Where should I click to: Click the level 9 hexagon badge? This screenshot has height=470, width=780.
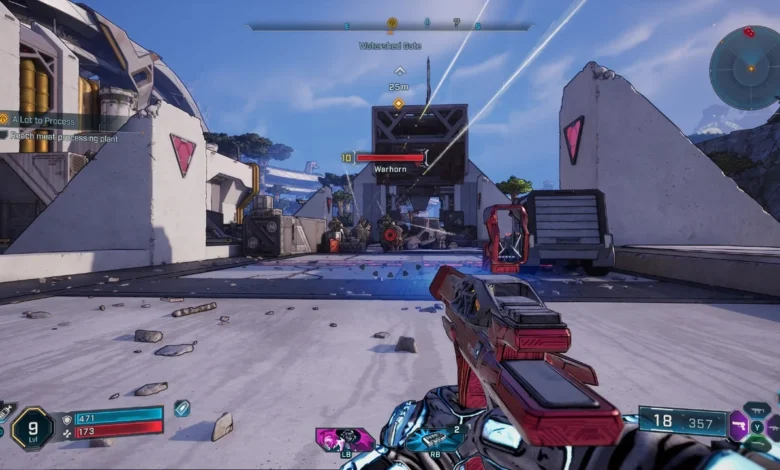tap(31, 427)
